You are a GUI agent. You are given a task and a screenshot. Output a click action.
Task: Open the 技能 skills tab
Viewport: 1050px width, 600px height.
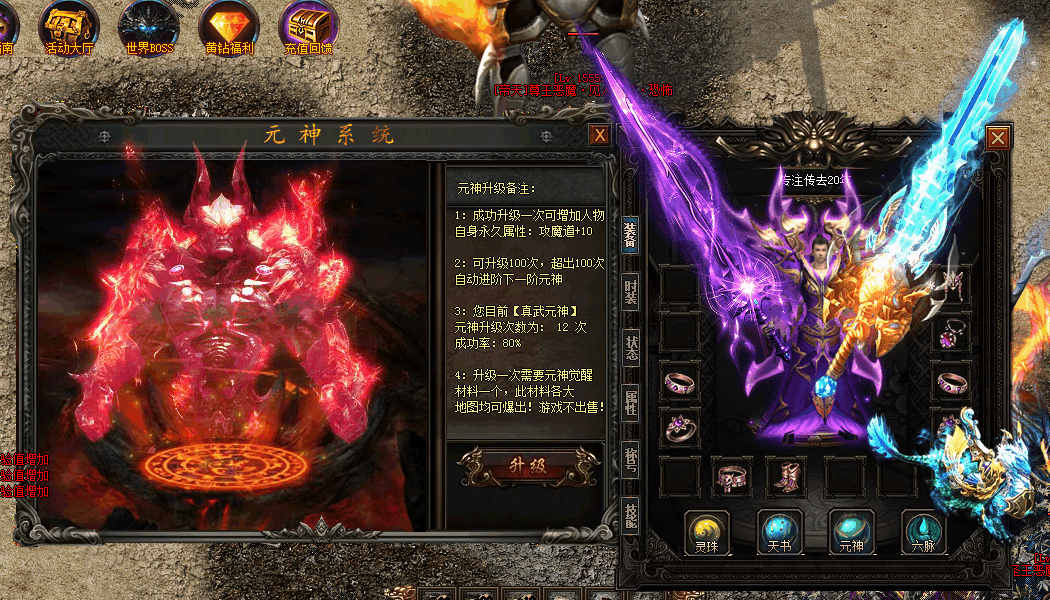click(630, 514)
